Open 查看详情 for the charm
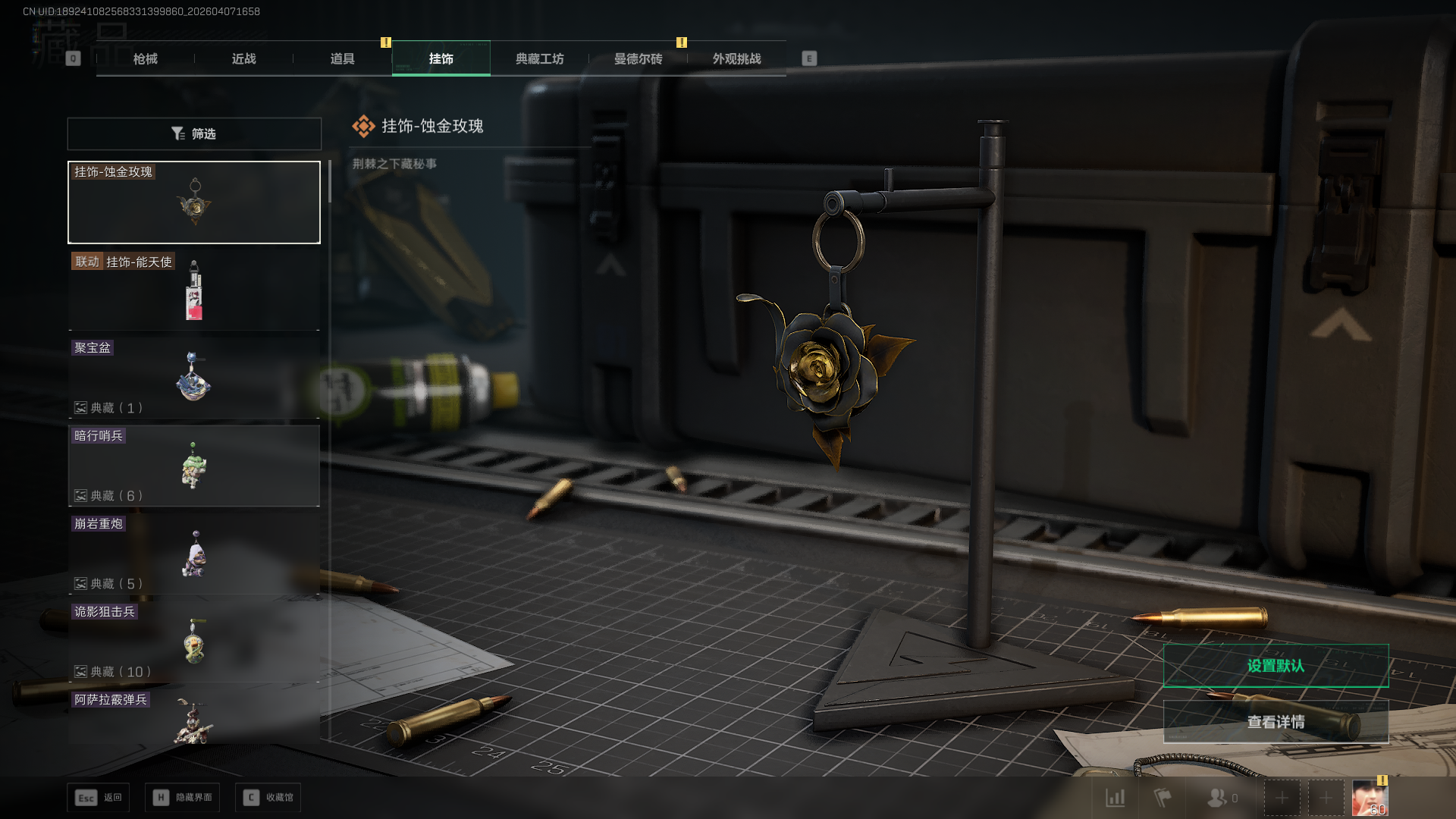The width and height of the screenshot is (1456, 819). coord(1276,722)
